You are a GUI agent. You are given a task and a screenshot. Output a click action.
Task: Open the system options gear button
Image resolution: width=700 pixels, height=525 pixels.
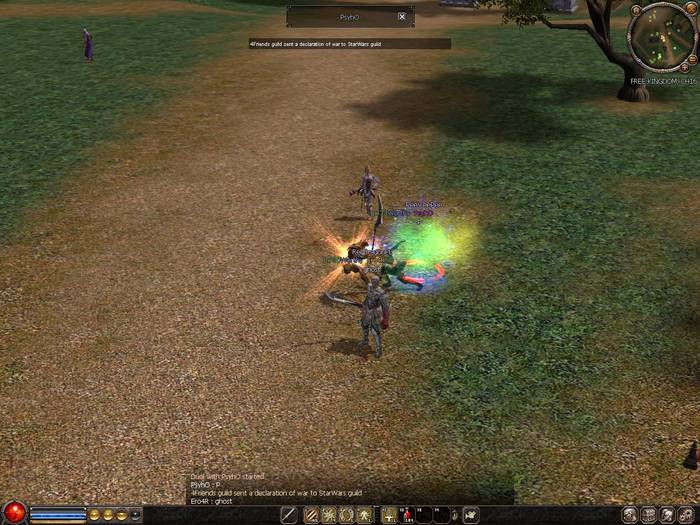686,515
